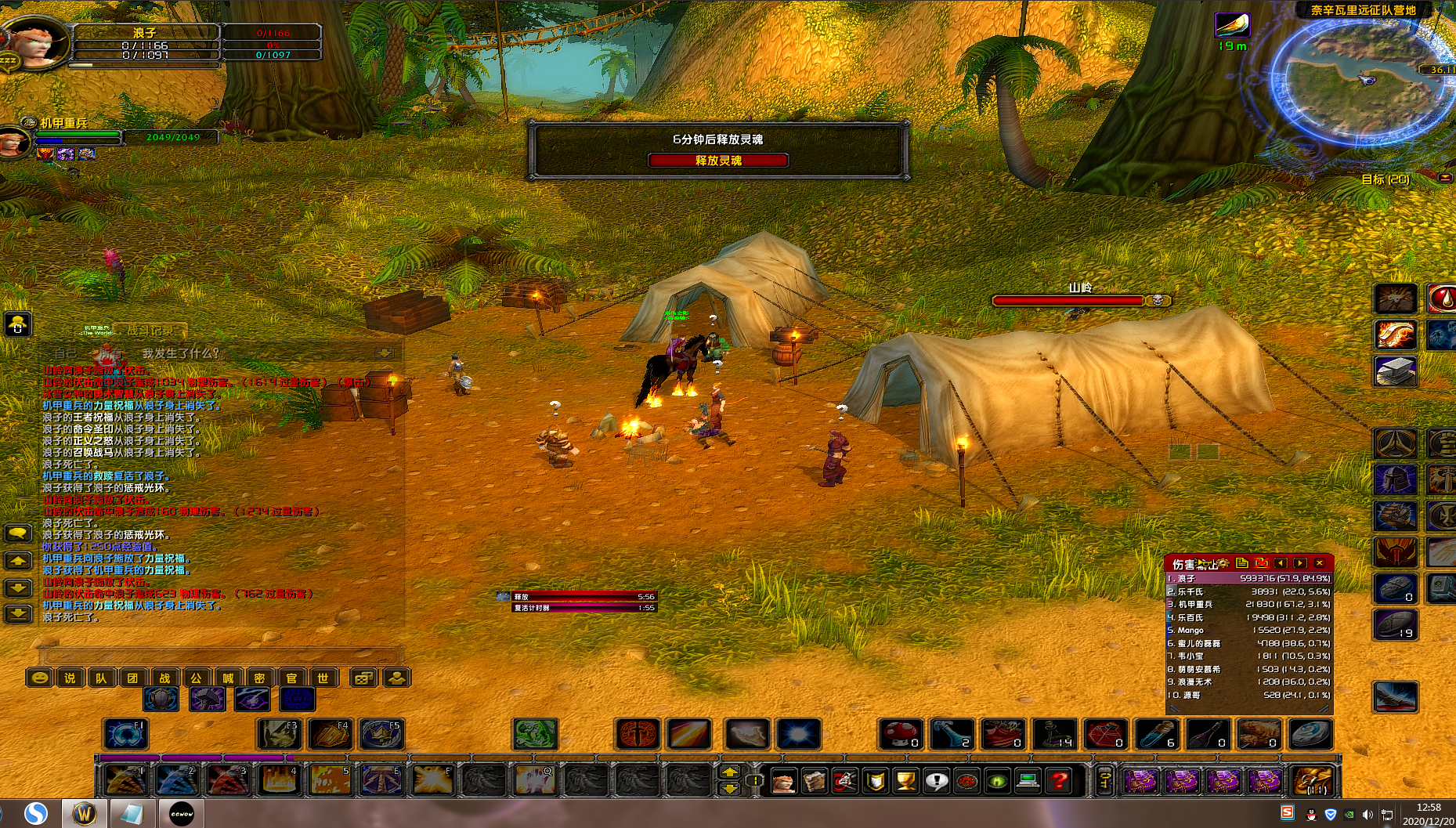Screen dimensions: 1456x828
Task: Close the damage meter window
Action: [1320, 563]
